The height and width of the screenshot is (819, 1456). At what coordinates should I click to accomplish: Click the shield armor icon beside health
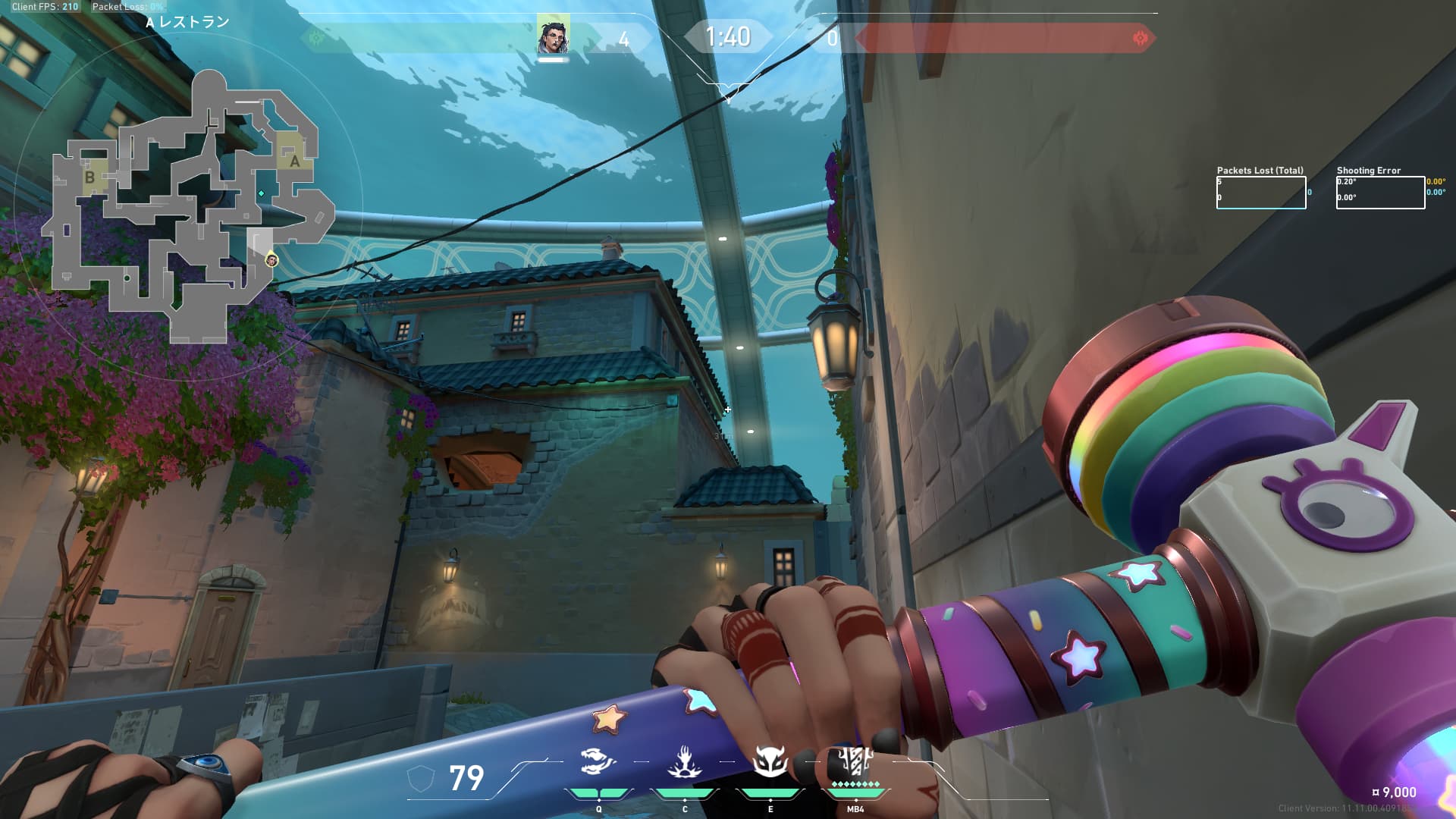click(421, 778)
